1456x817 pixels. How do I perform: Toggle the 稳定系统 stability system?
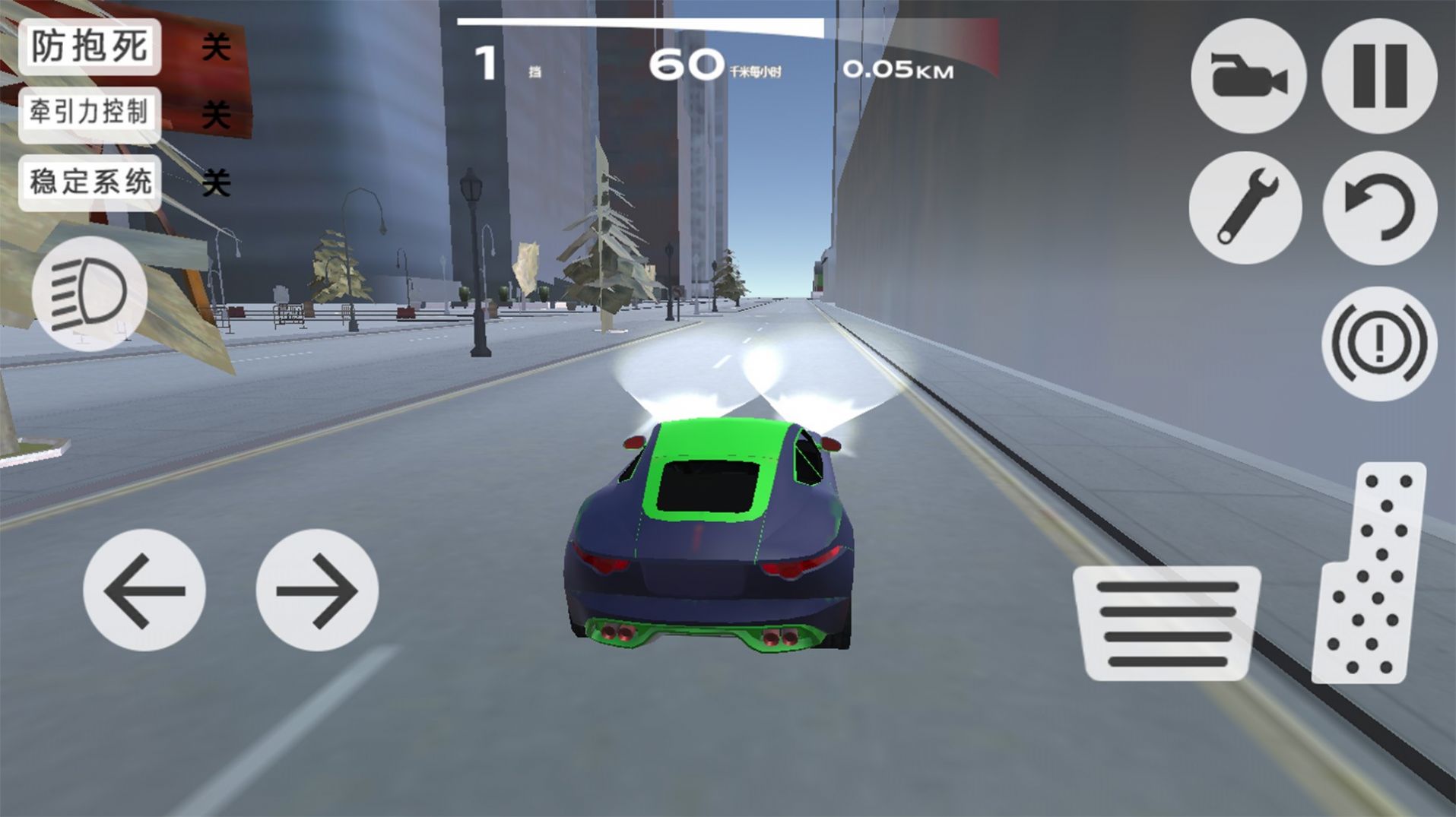tap(90, 182)
